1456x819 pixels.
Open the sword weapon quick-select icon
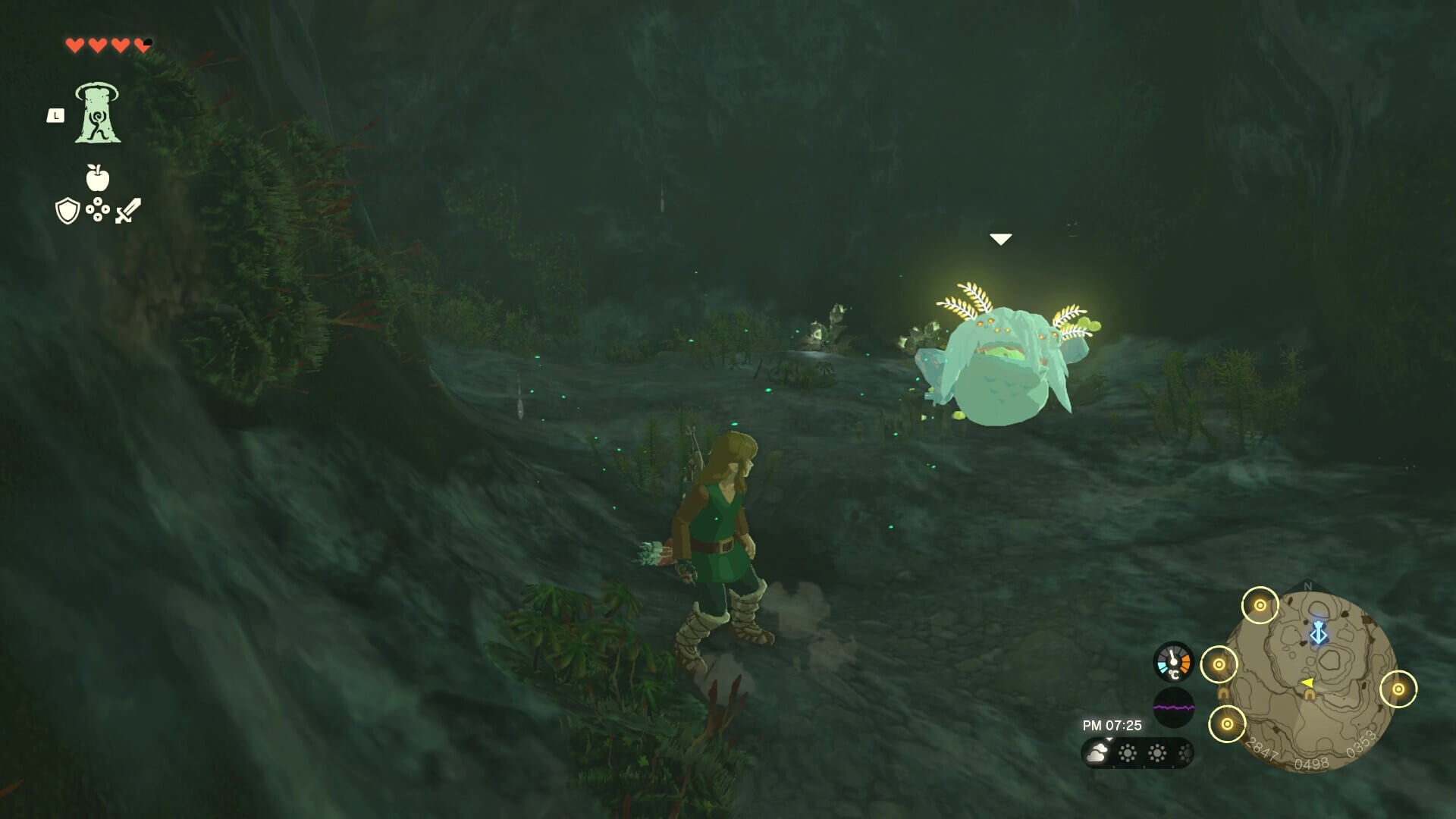click(x=128, y=211)
